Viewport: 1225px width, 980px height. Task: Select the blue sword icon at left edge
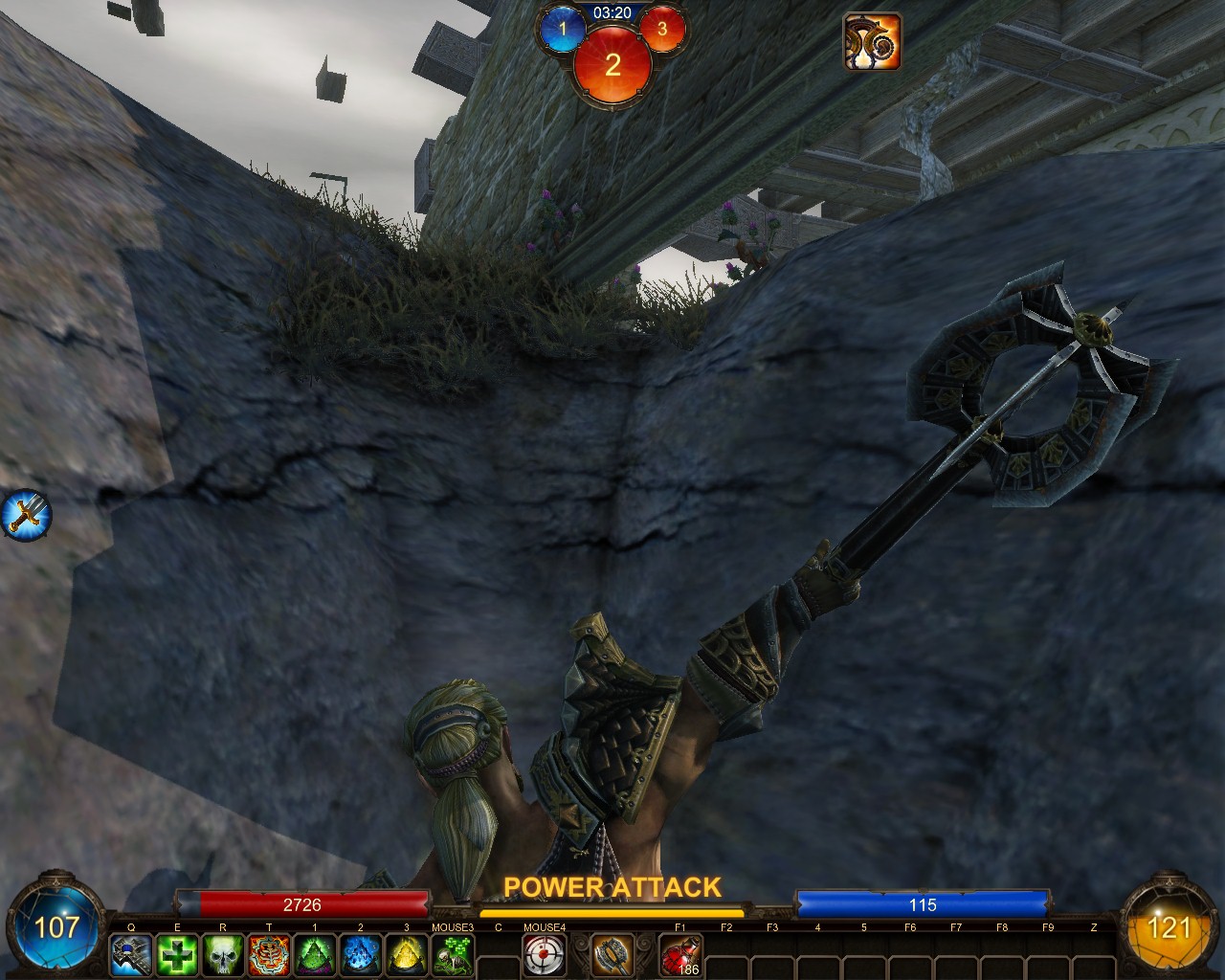(x=25, y=514)
